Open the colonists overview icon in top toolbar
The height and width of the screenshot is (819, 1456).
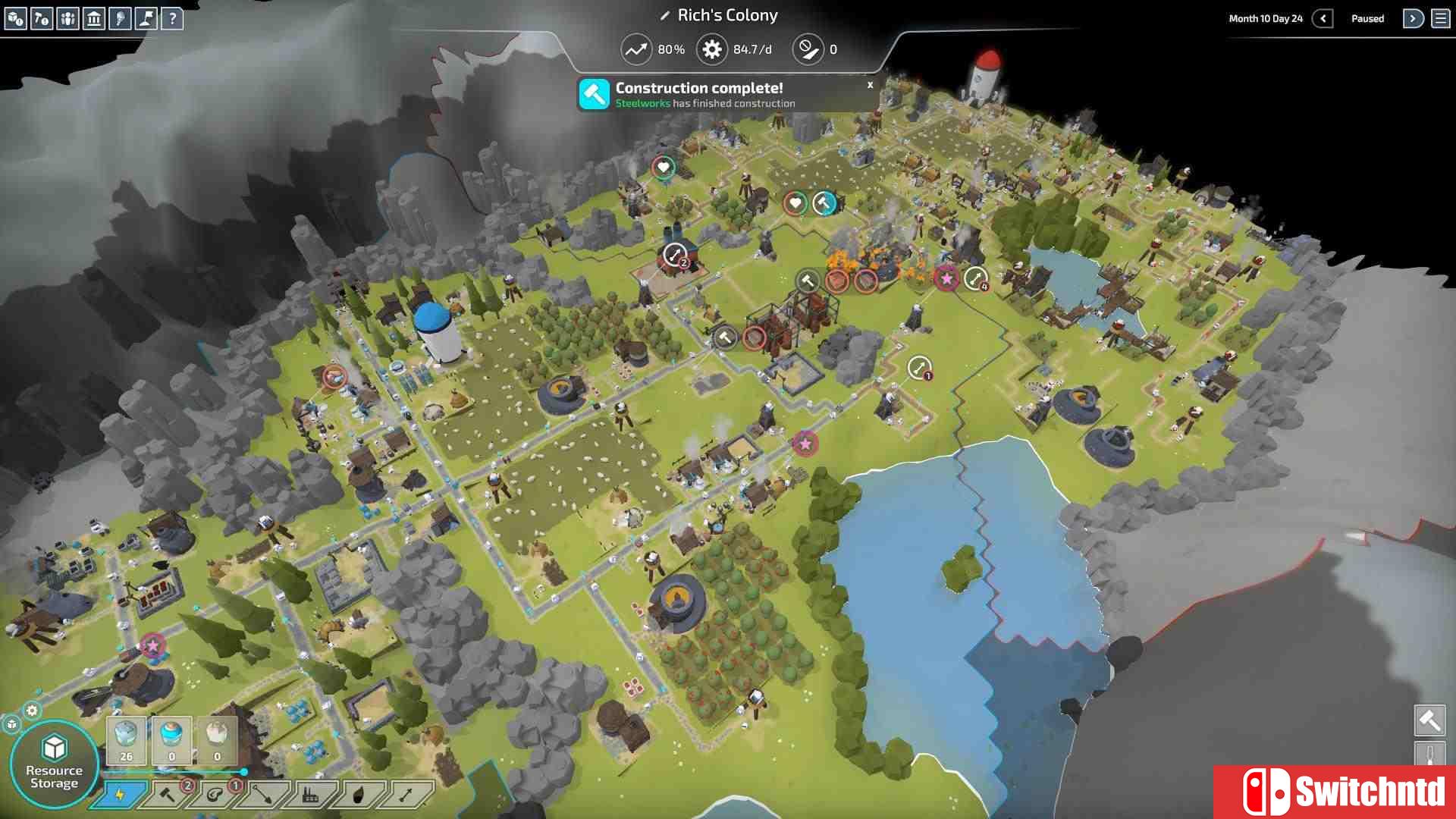[x=67, y=20]
